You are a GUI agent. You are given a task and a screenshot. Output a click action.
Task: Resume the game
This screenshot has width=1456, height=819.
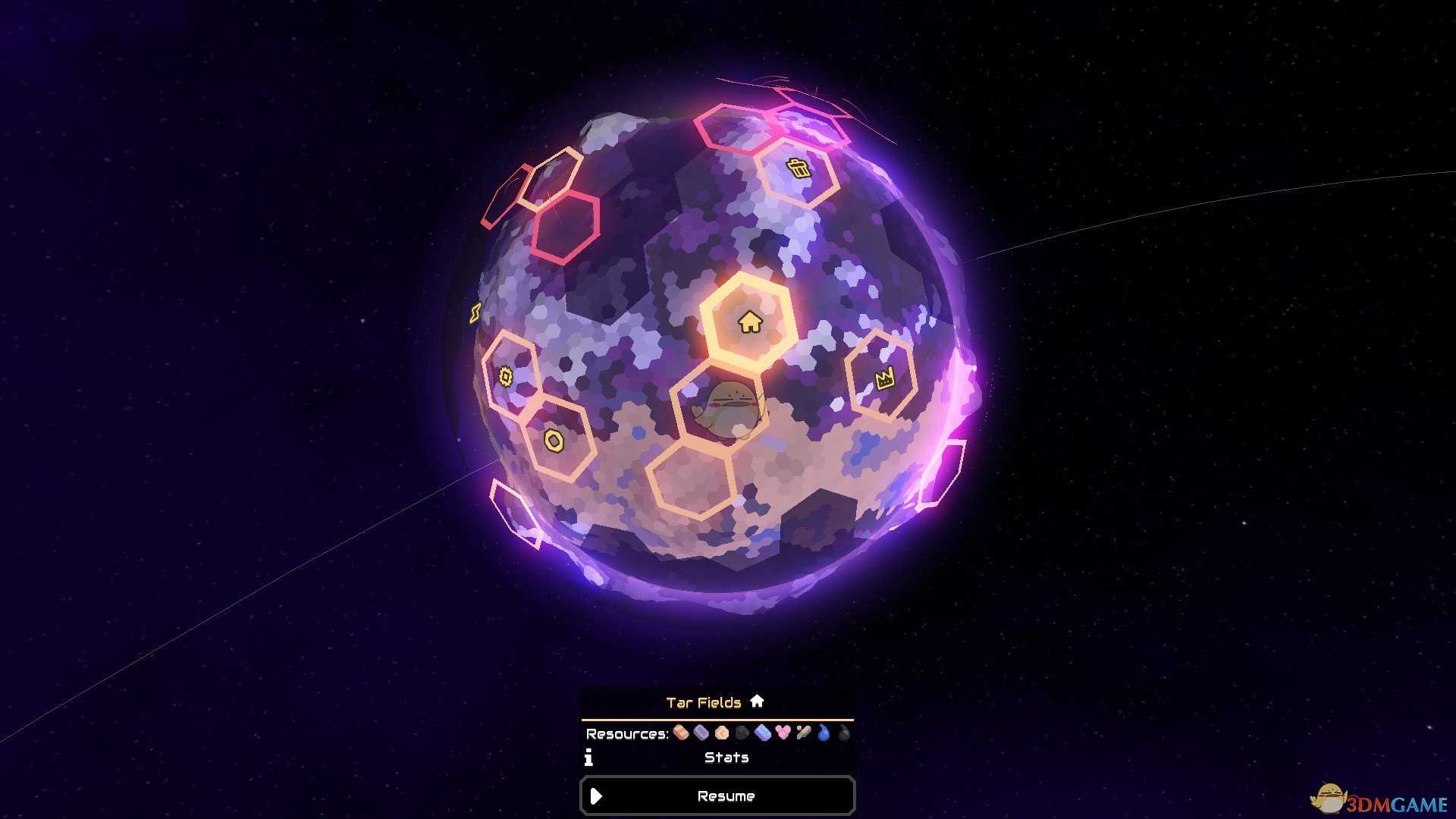717,795
